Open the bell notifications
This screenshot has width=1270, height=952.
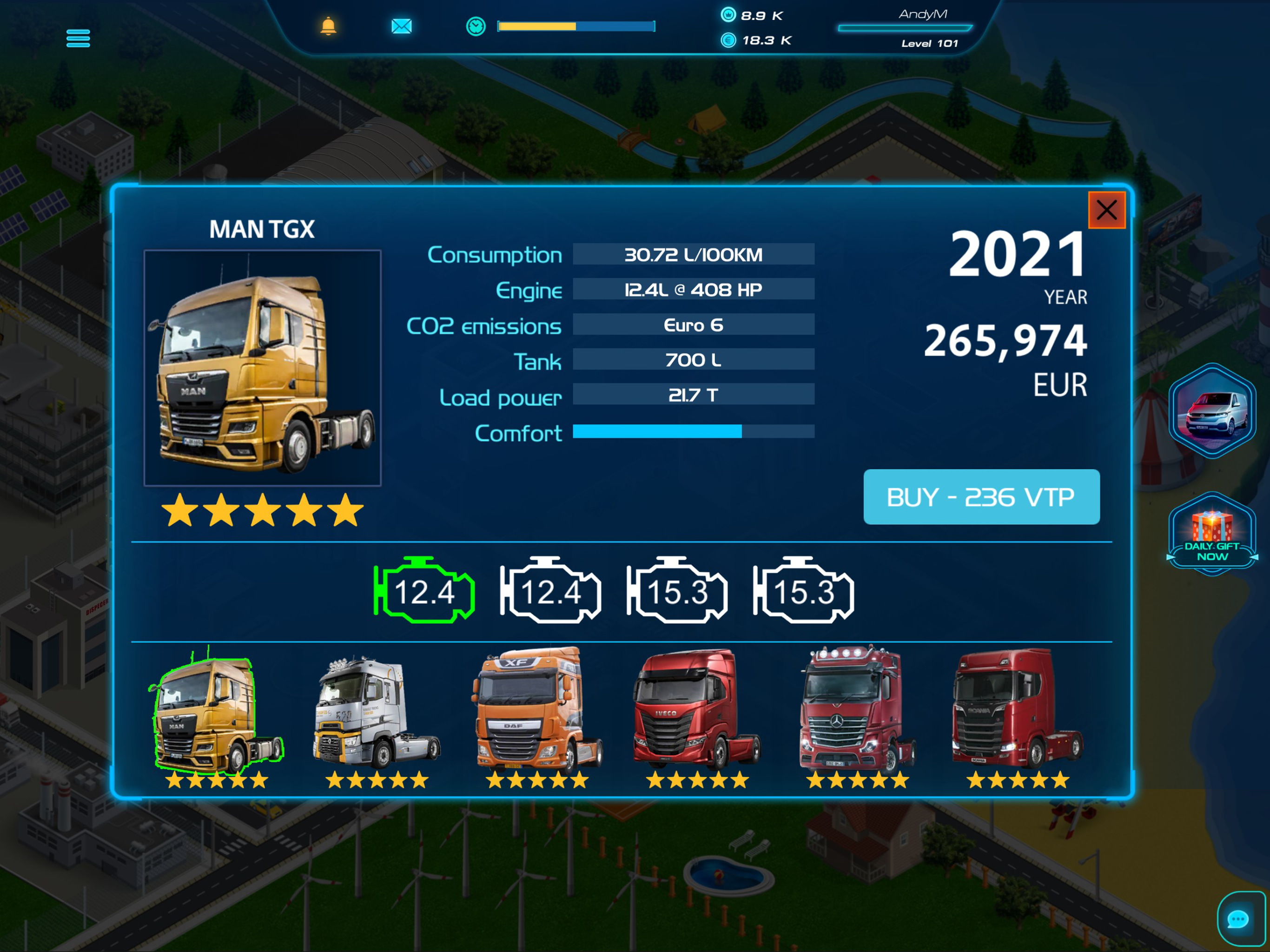(x=328, y=26)
